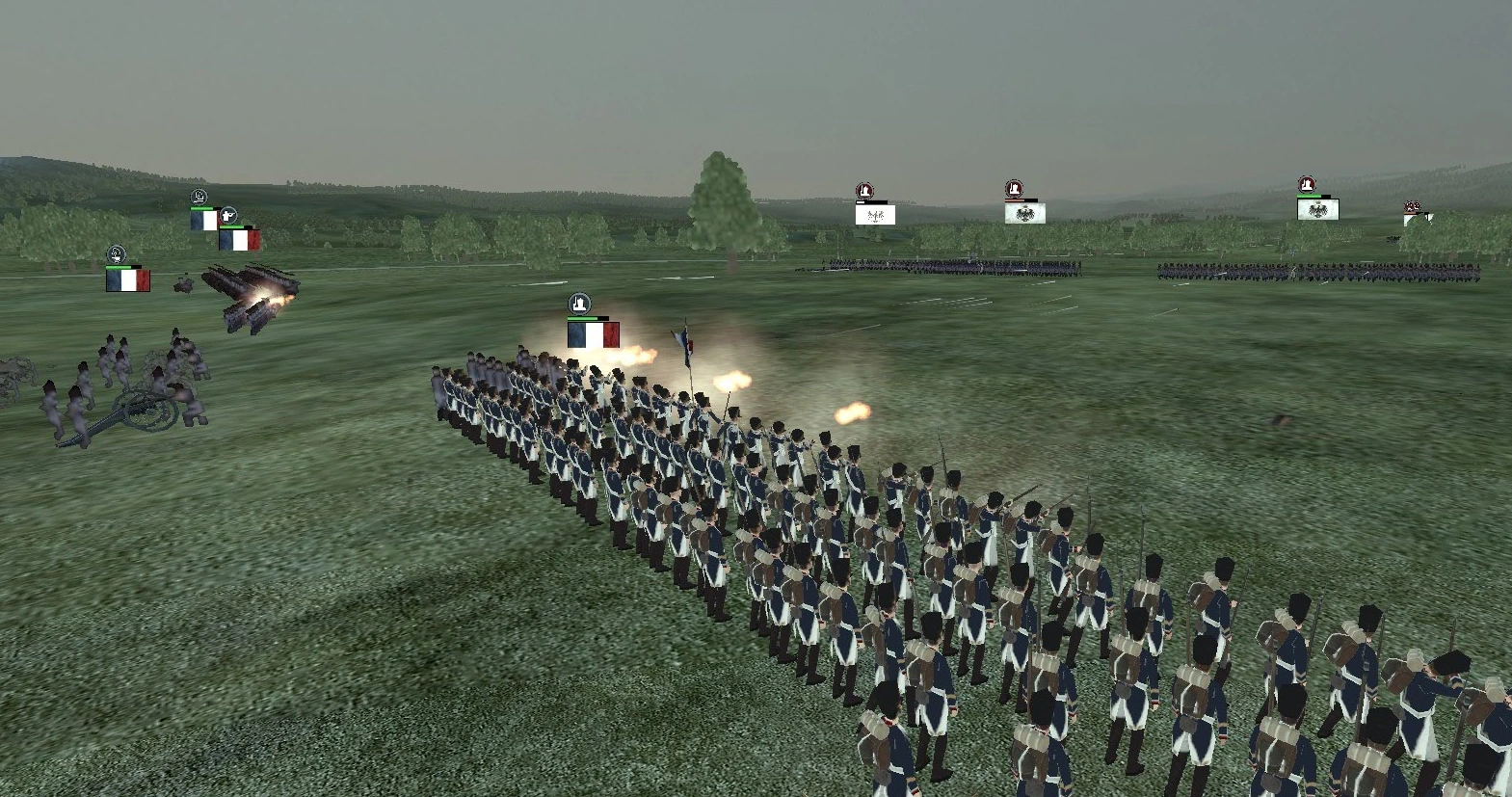Select the cannon icon over the rocket battery
The height and width of the screenshot is (797, 1512).
click(198, 197)
